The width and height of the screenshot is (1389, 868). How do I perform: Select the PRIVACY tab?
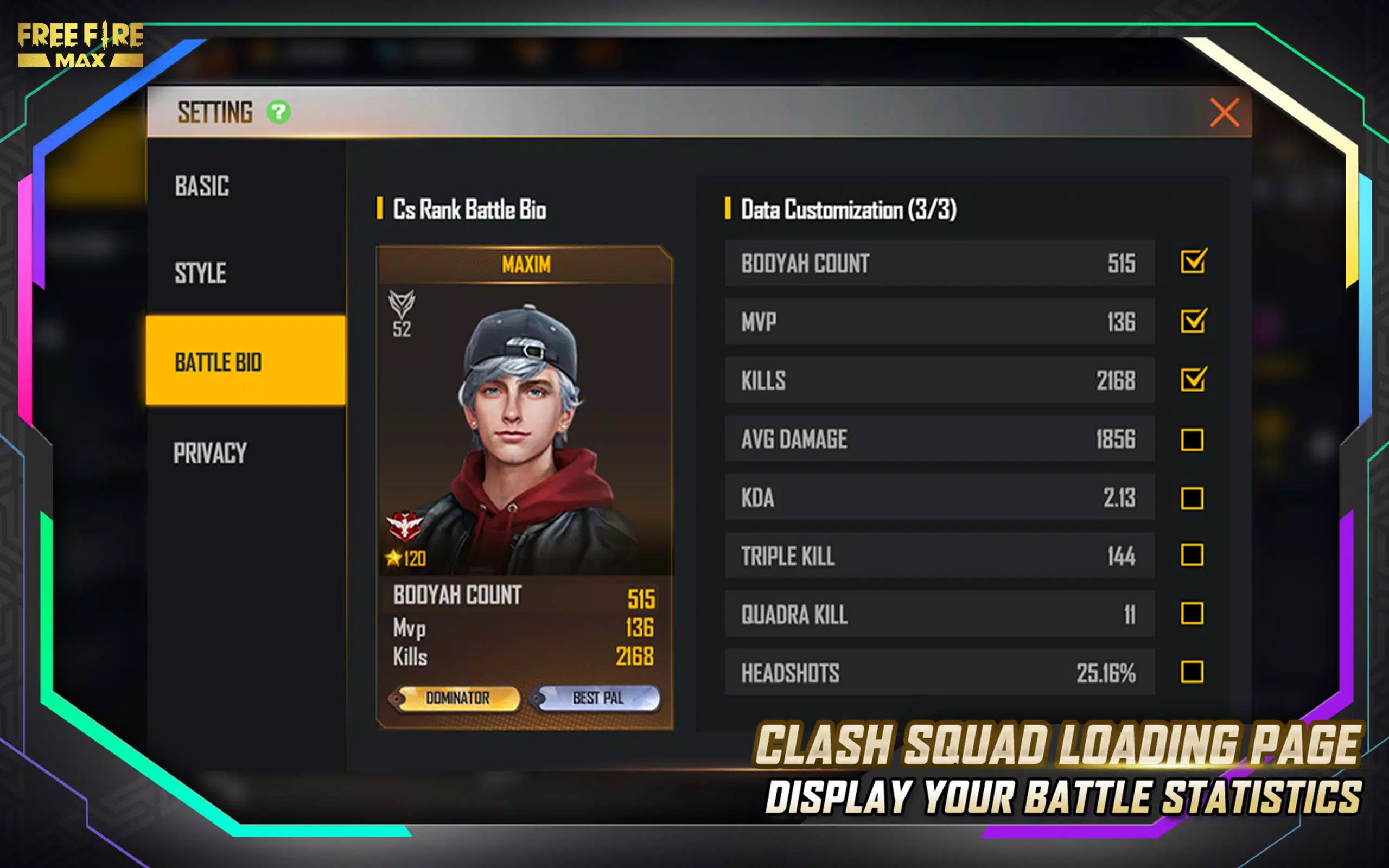pyautogui.click(x=210, y=454)
